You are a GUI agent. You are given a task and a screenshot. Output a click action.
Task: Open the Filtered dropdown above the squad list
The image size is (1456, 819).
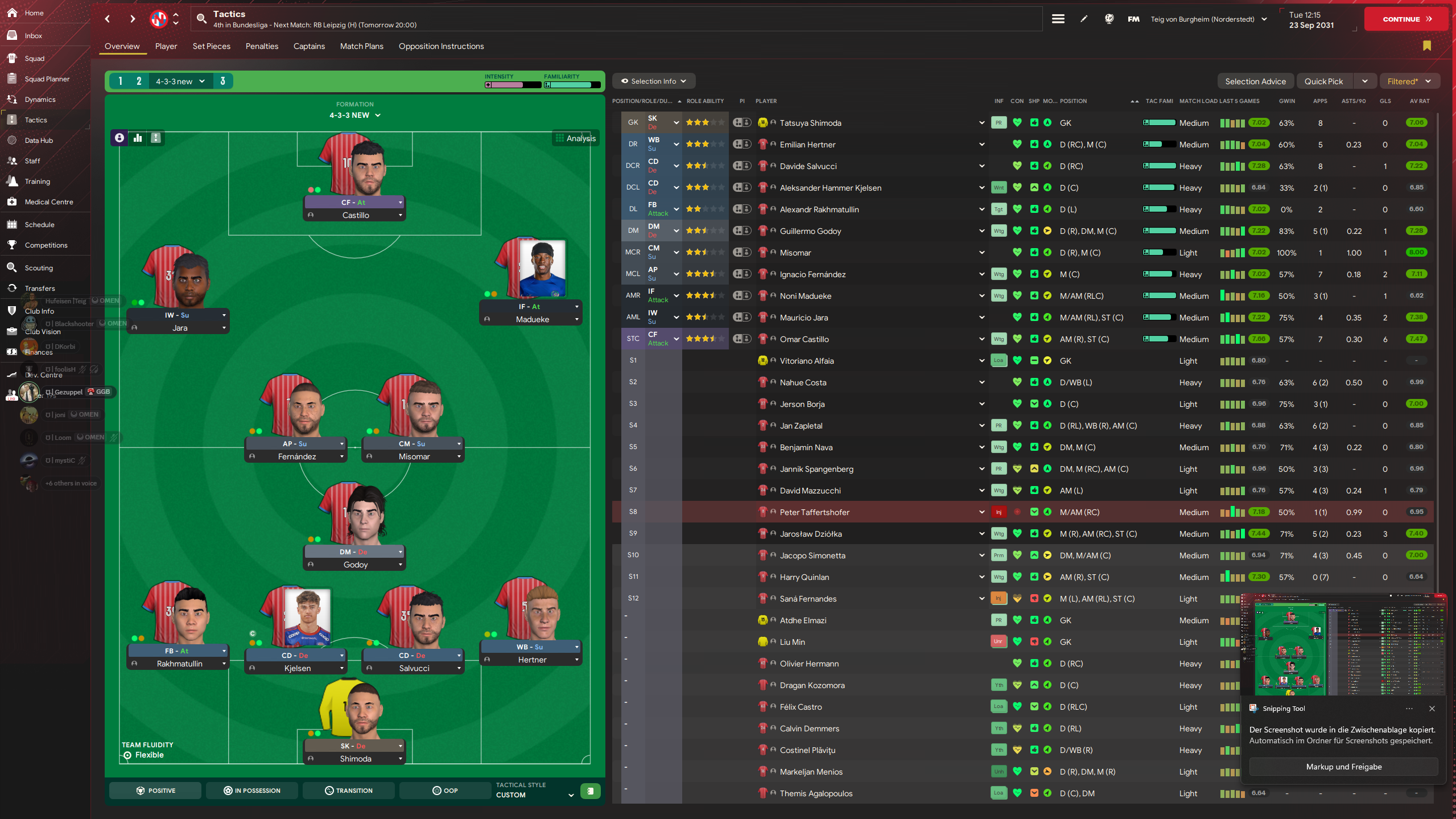point(1409,81)
